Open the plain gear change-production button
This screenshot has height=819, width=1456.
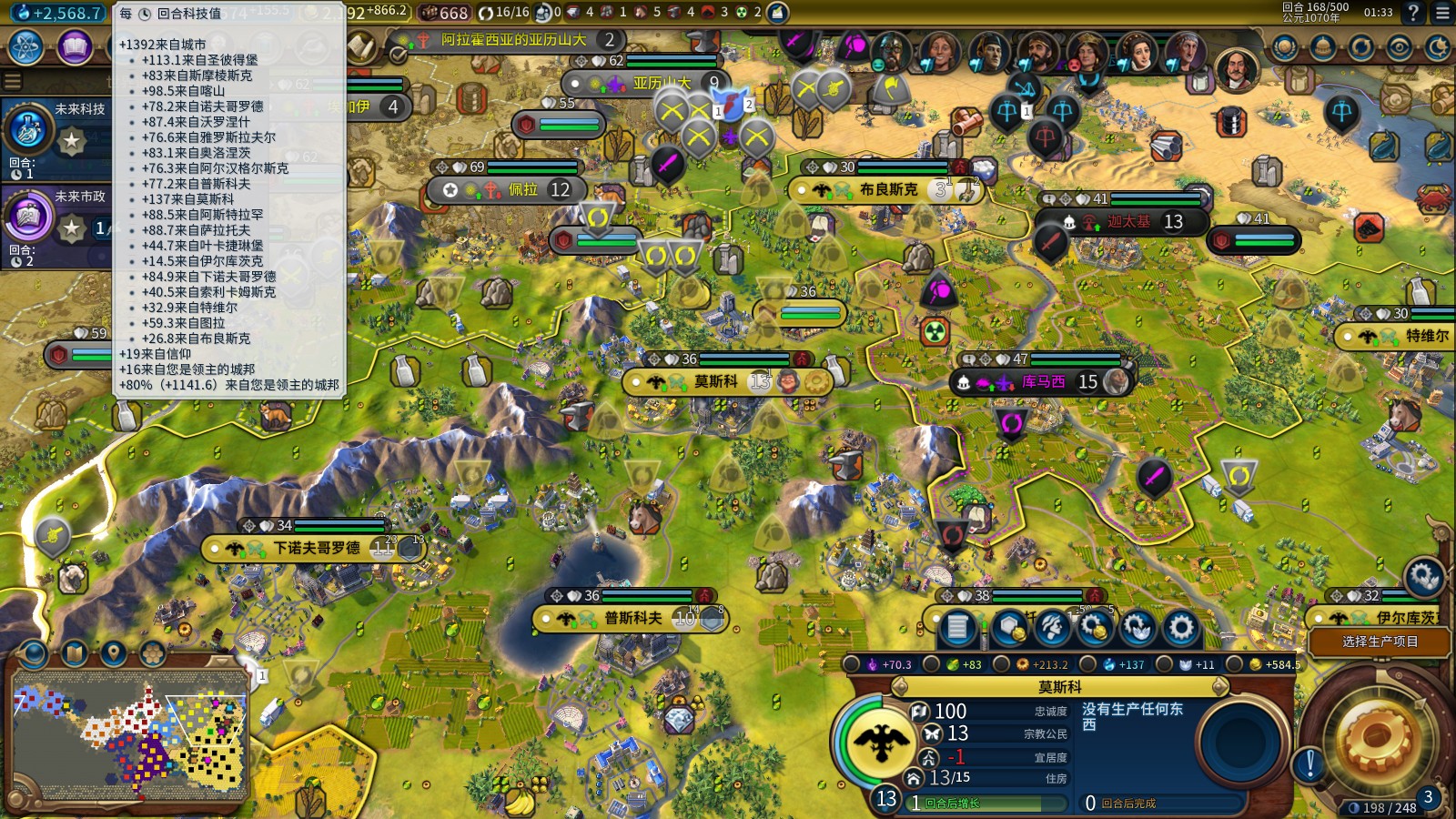(1180, 627)
